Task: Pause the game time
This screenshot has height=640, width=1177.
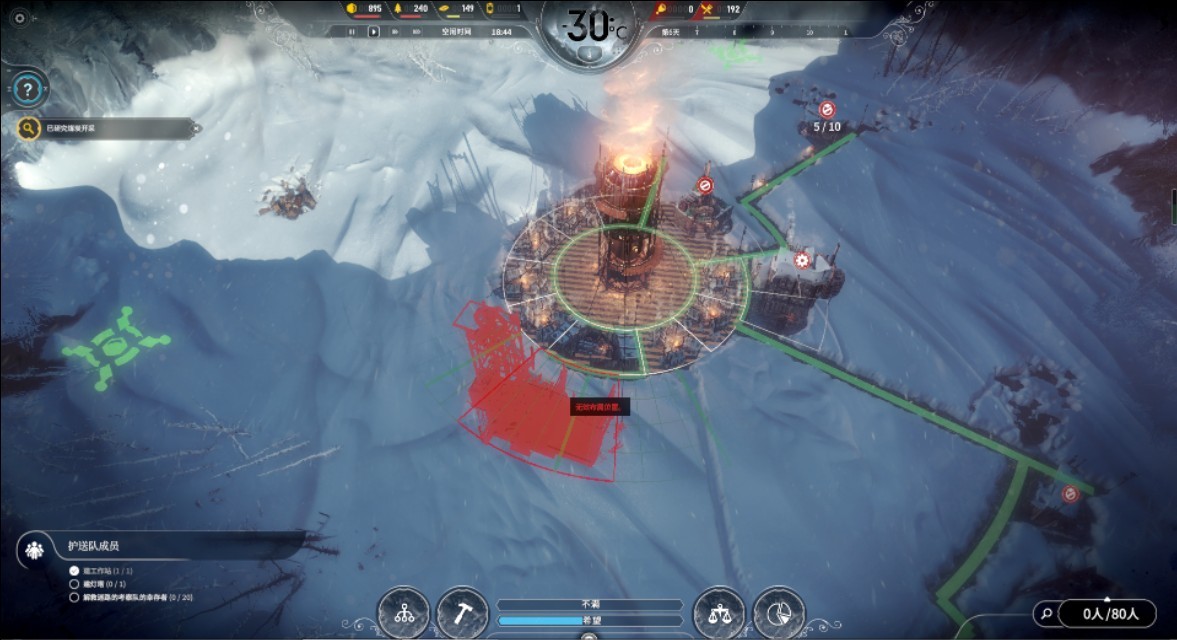Action: (351, 32)
